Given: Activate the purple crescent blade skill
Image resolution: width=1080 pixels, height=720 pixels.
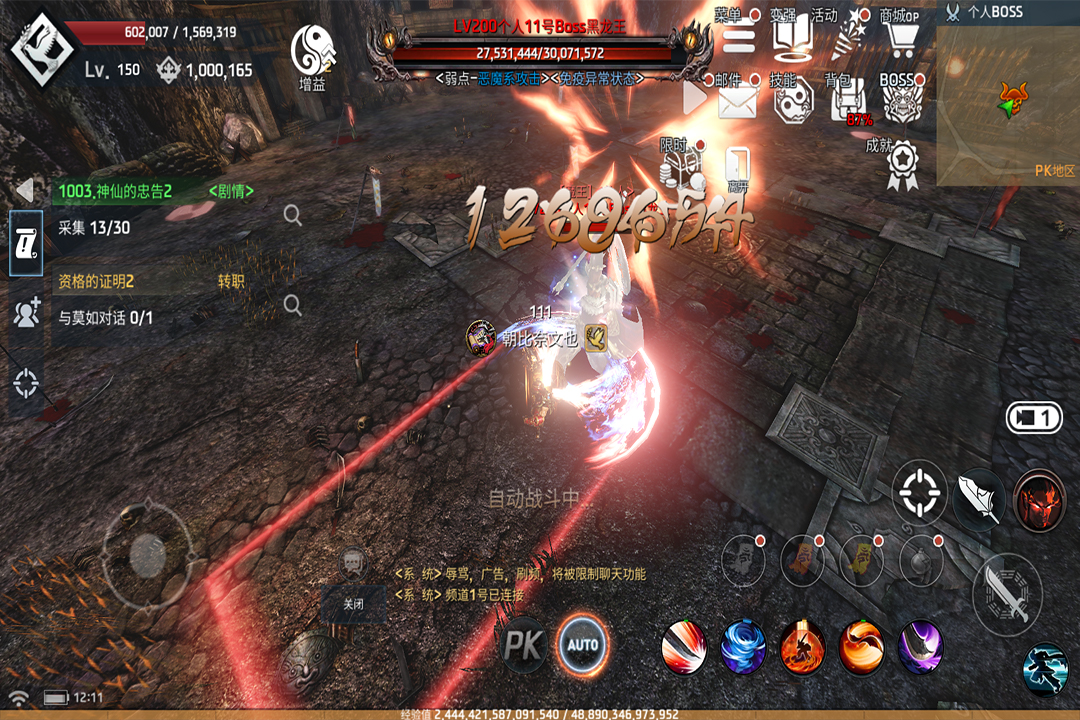Looking at the screenshot, I should pos(920,646).
